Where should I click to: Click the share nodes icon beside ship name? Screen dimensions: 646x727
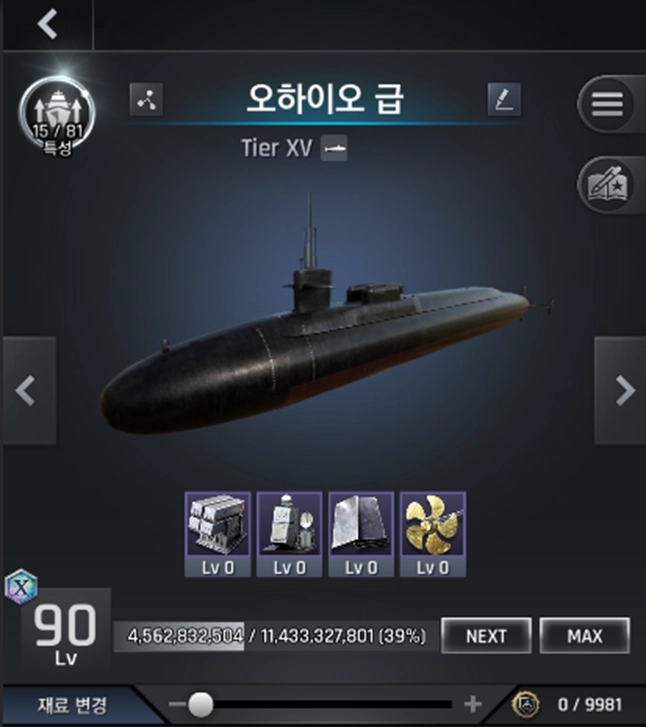click(146, 100)
